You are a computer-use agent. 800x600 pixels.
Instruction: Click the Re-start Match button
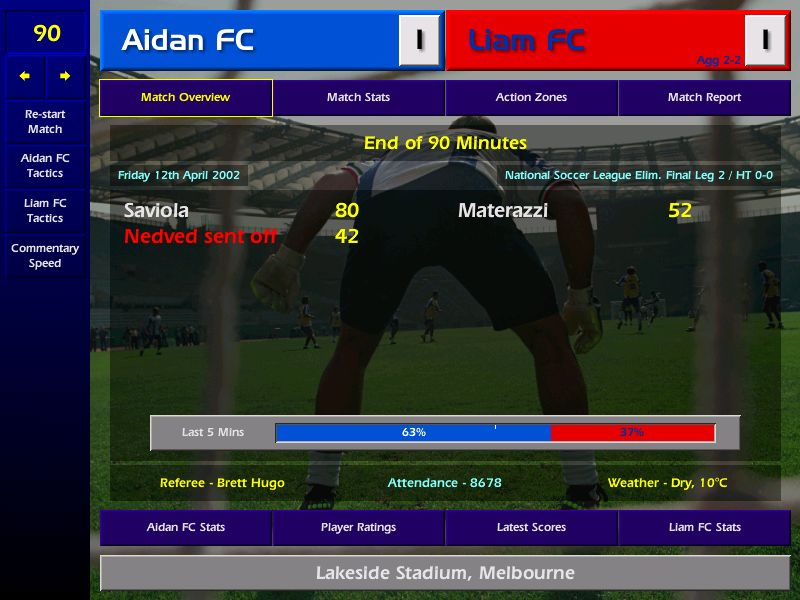point(45,122)
